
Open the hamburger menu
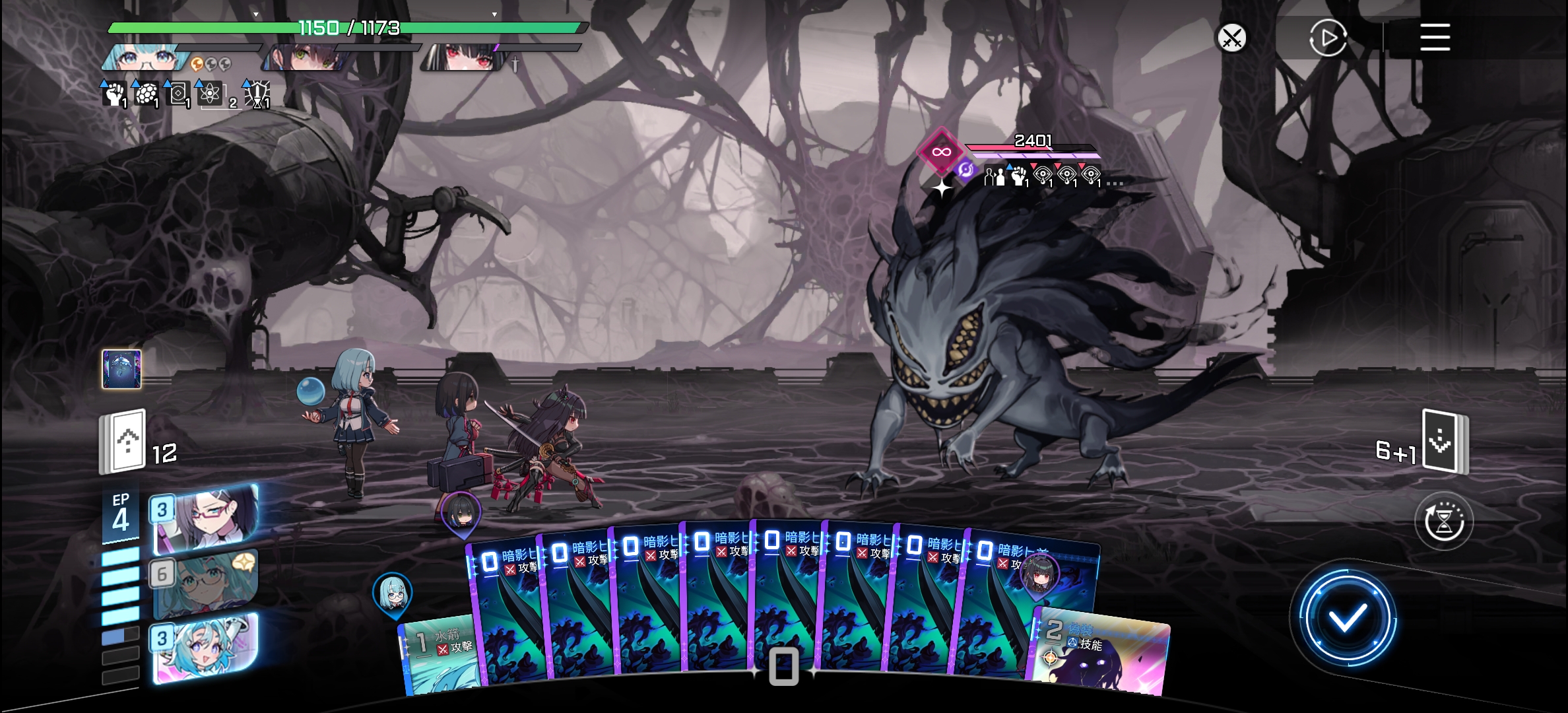coord(1435,37)
